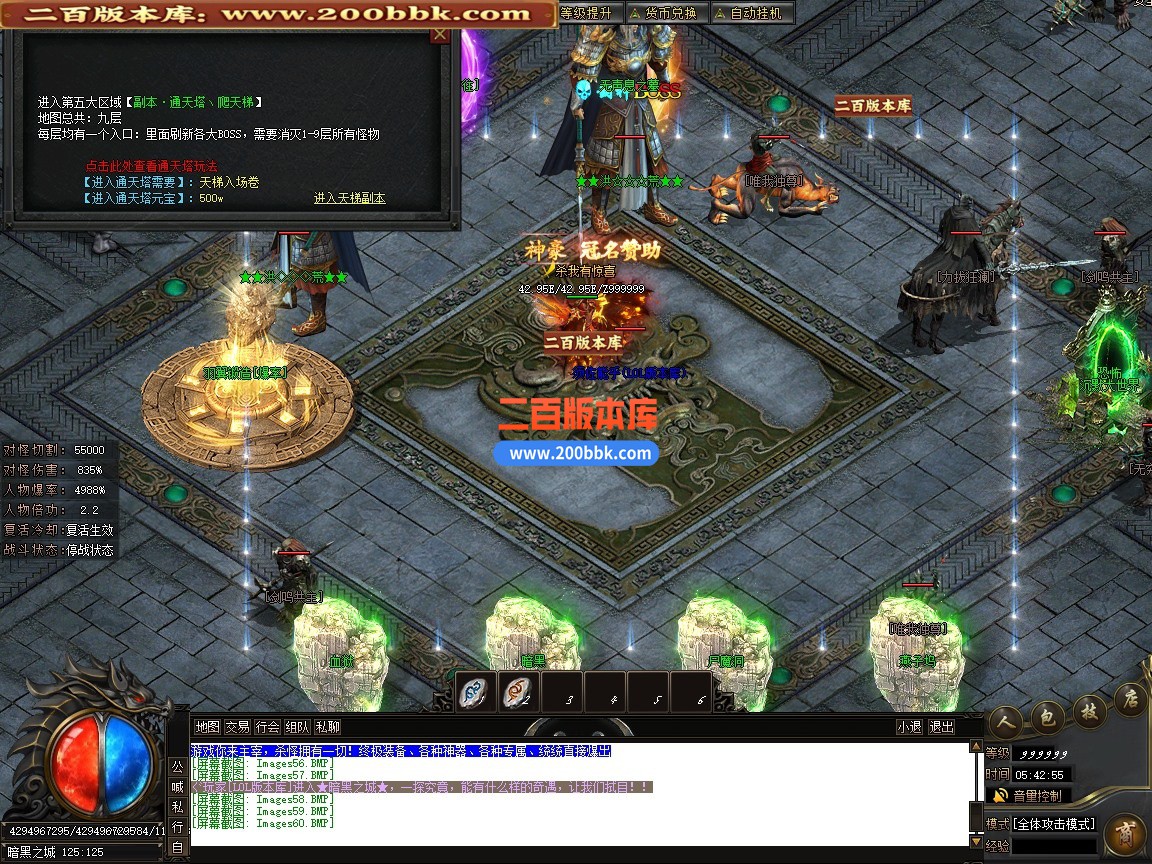Screen dimensions: 1152x864
Task: Open the 私聊 private chat tab
Action: pos(327,727)
